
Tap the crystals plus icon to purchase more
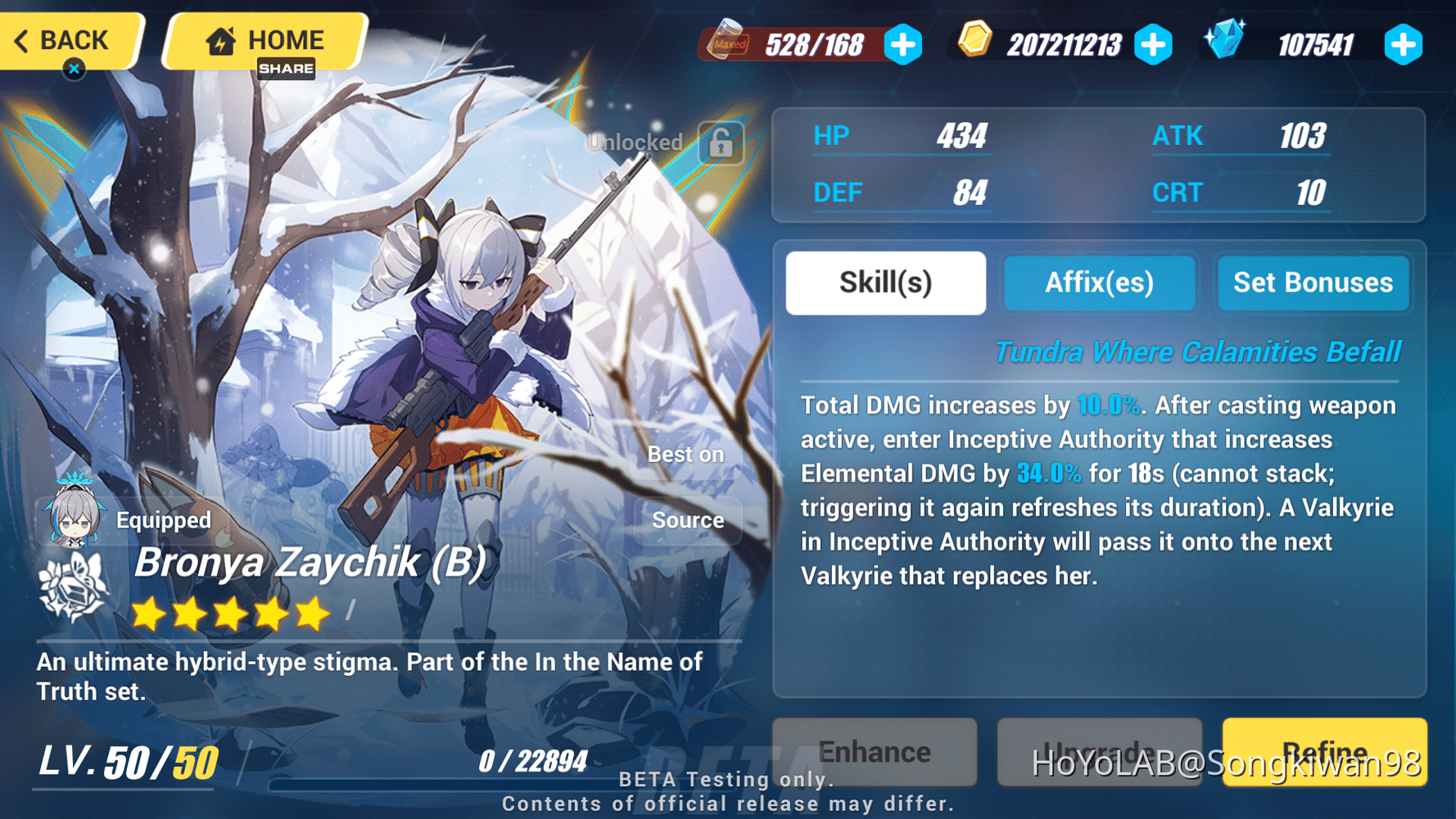point(1403,45)
